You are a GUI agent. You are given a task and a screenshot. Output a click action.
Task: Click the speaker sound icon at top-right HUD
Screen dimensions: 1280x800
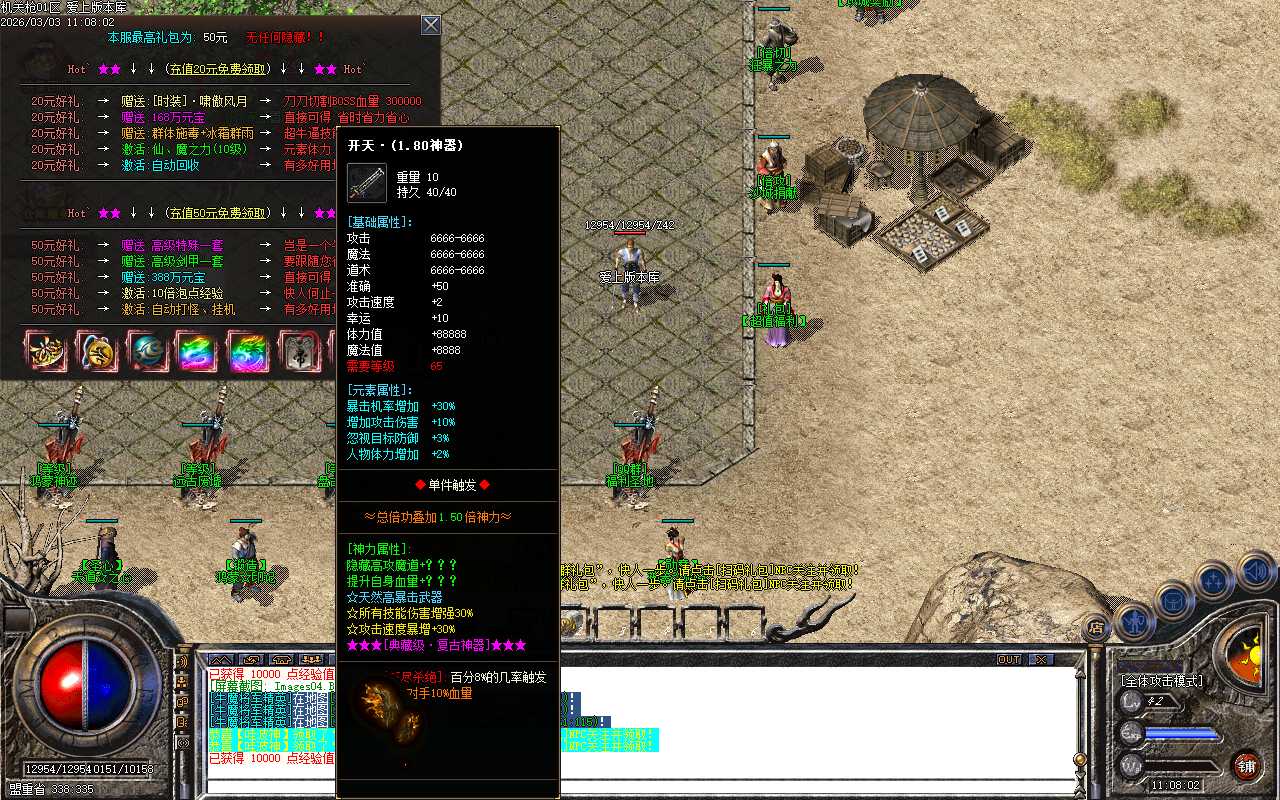point(1255,570)
